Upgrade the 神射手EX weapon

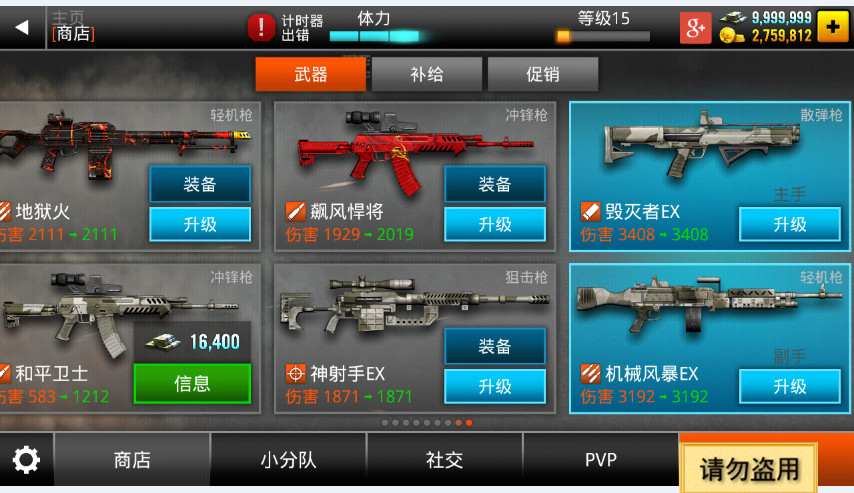coord(495,386)
